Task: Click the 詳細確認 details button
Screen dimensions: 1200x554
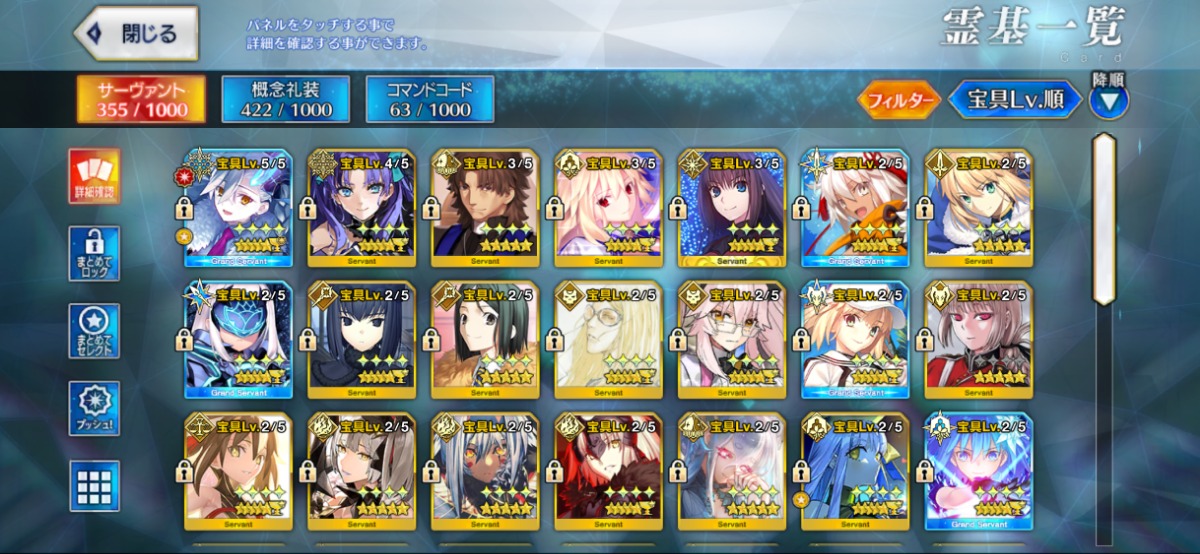Action: (x=94, y=176)
